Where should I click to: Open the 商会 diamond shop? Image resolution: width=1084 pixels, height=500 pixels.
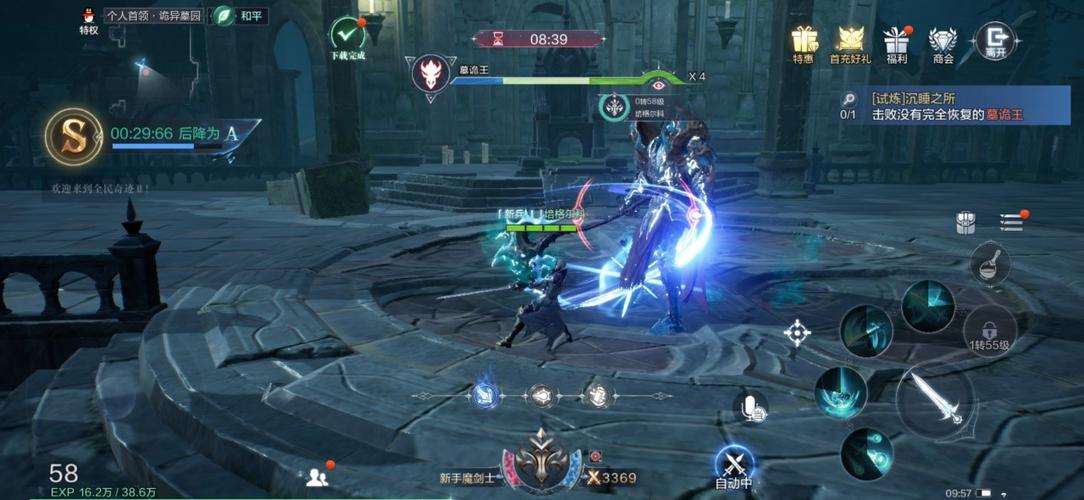point(942,40)
